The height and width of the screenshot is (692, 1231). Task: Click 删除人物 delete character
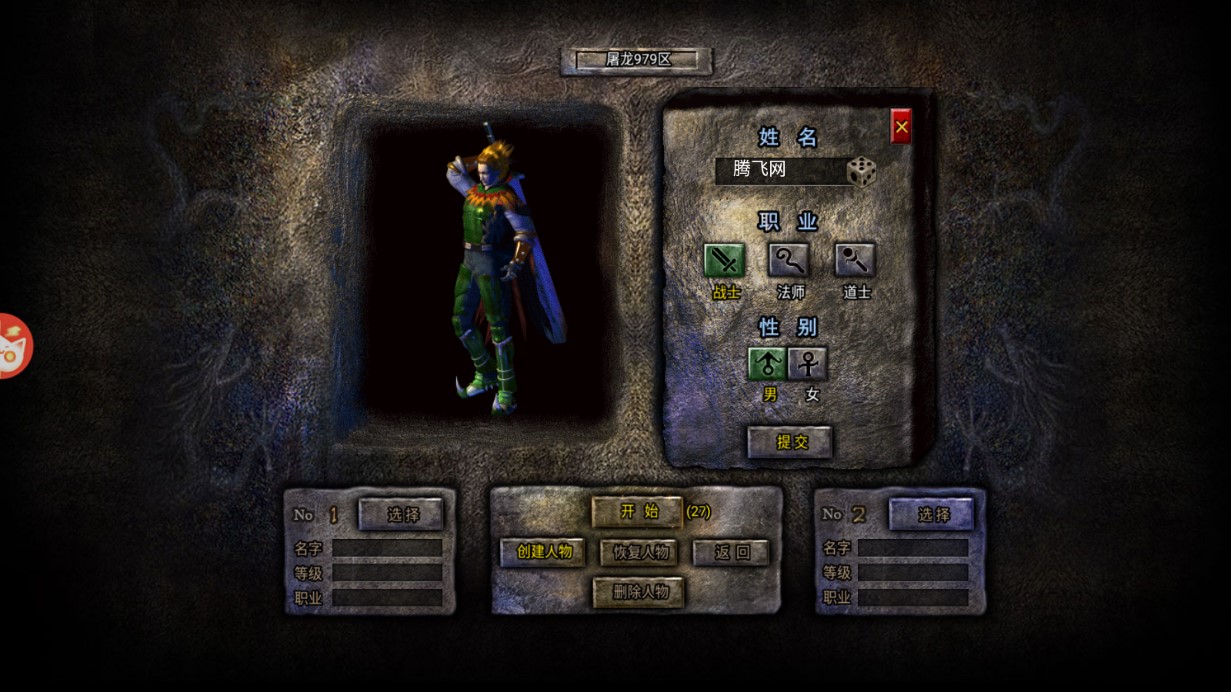pos(639,592)
